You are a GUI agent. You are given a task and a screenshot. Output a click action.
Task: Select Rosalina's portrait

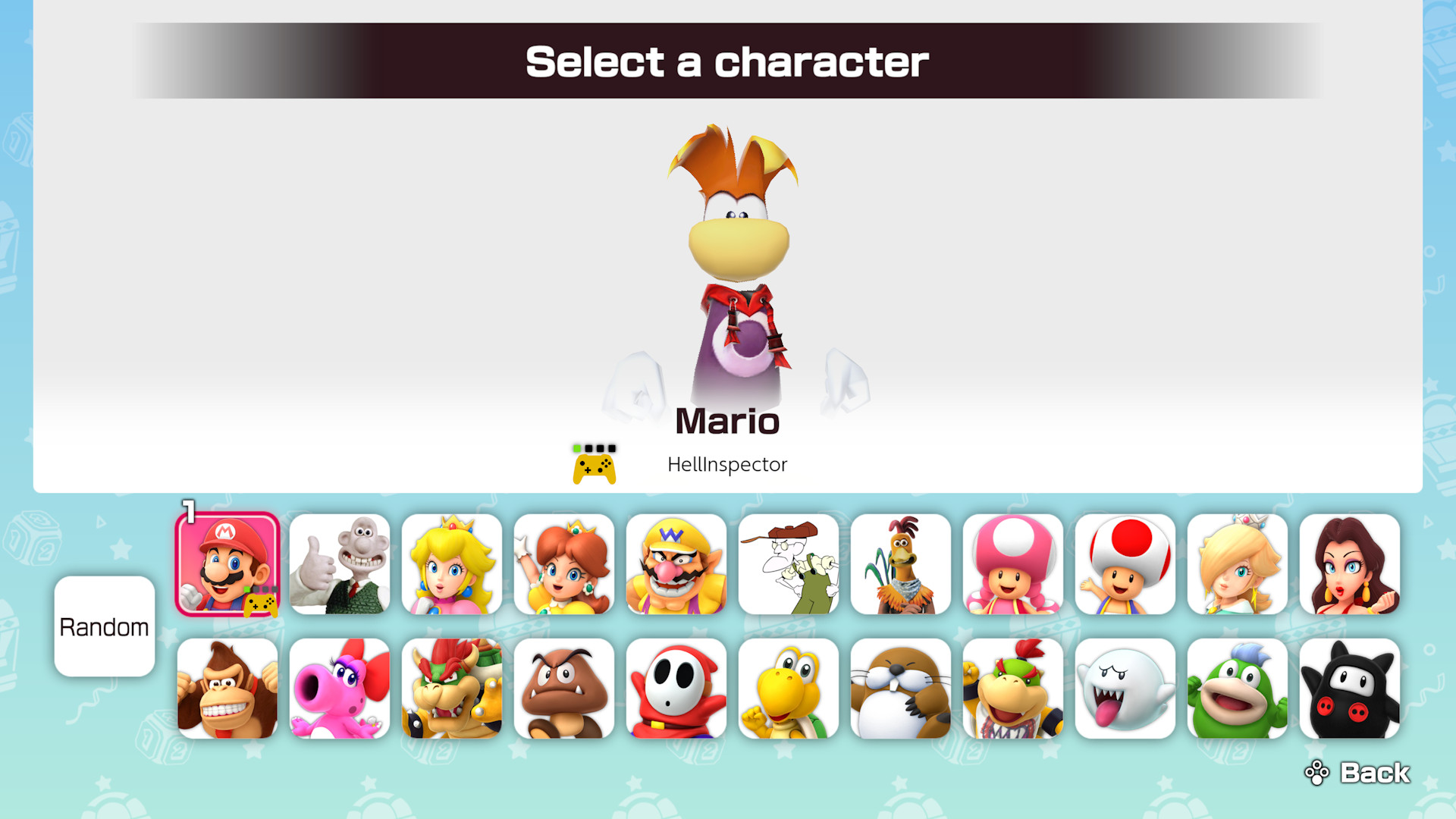(1237, 564)
